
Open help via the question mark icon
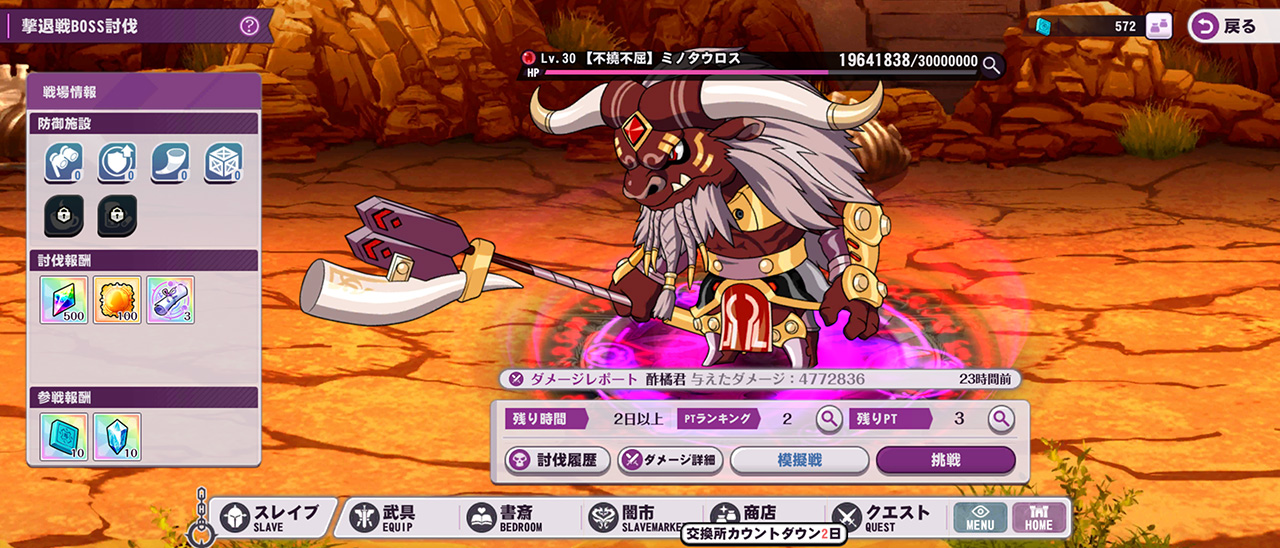coord(250,26)
